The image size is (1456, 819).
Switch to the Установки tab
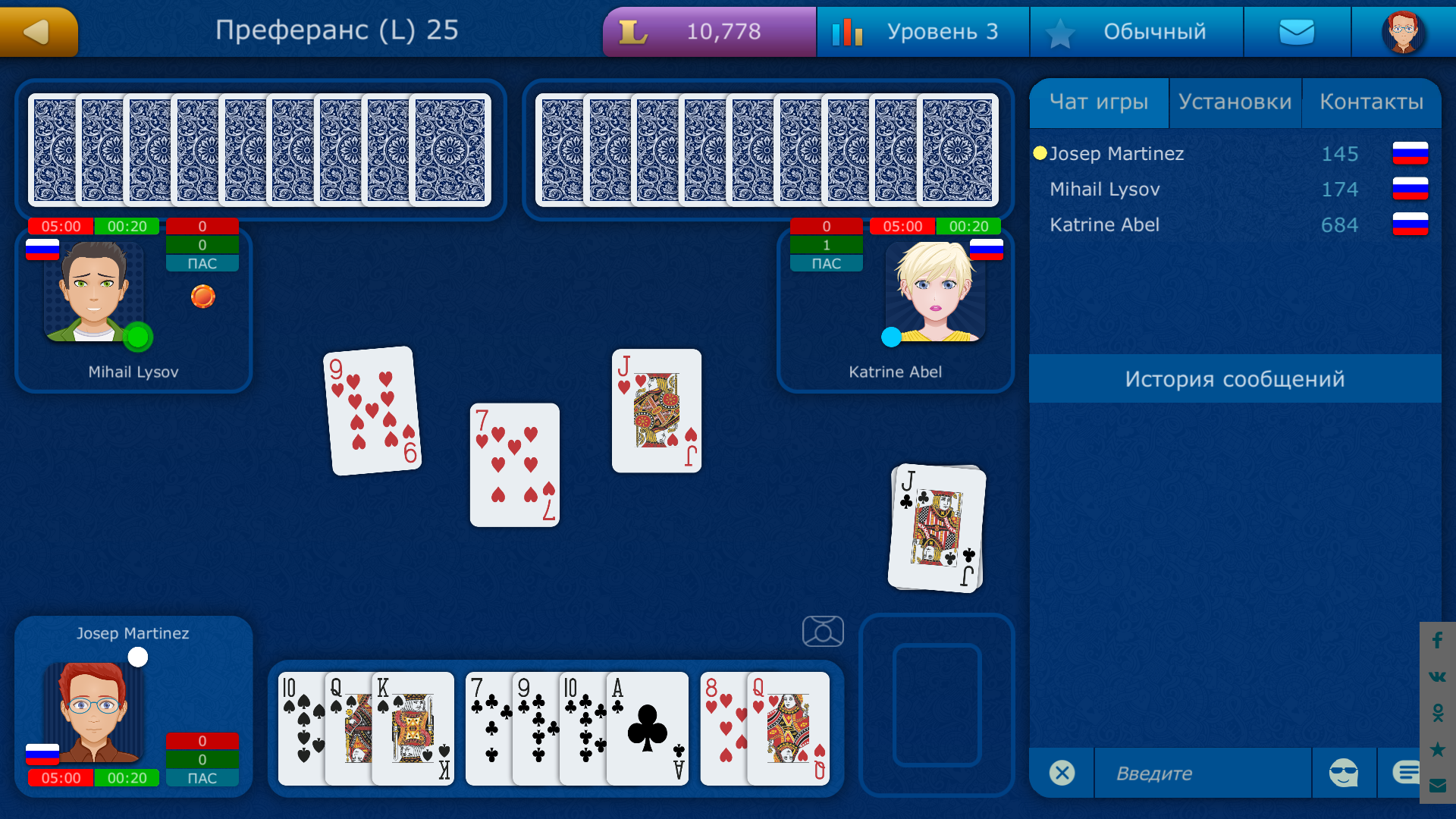[1235, 101]
